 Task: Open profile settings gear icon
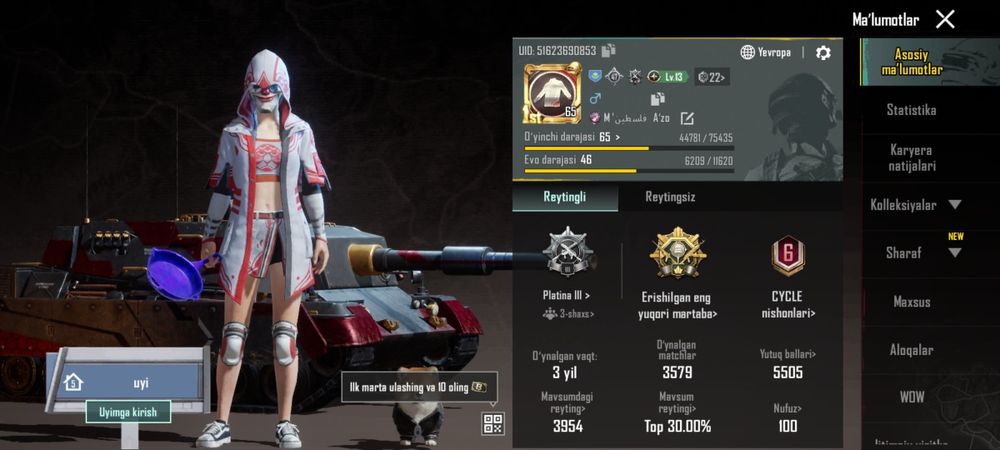(x=823, y=52)
